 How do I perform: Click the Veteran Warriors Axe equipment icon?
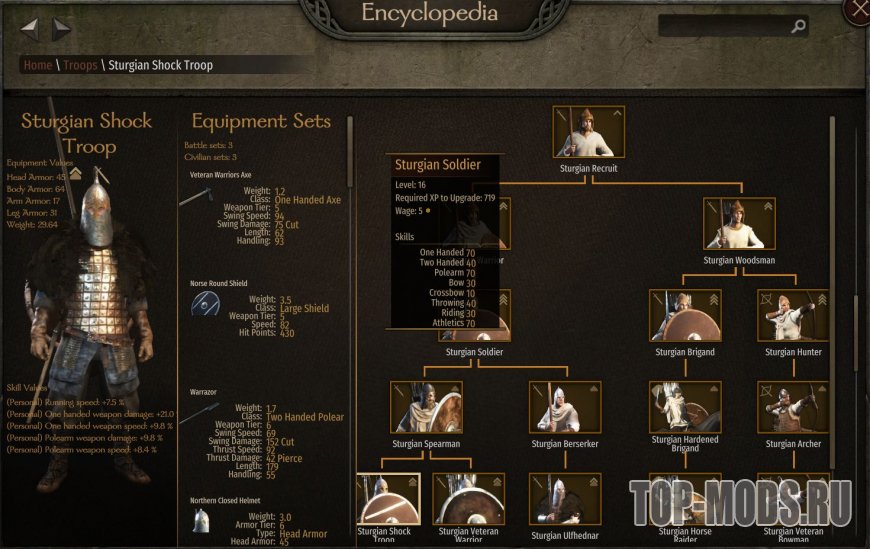(196, 197)
